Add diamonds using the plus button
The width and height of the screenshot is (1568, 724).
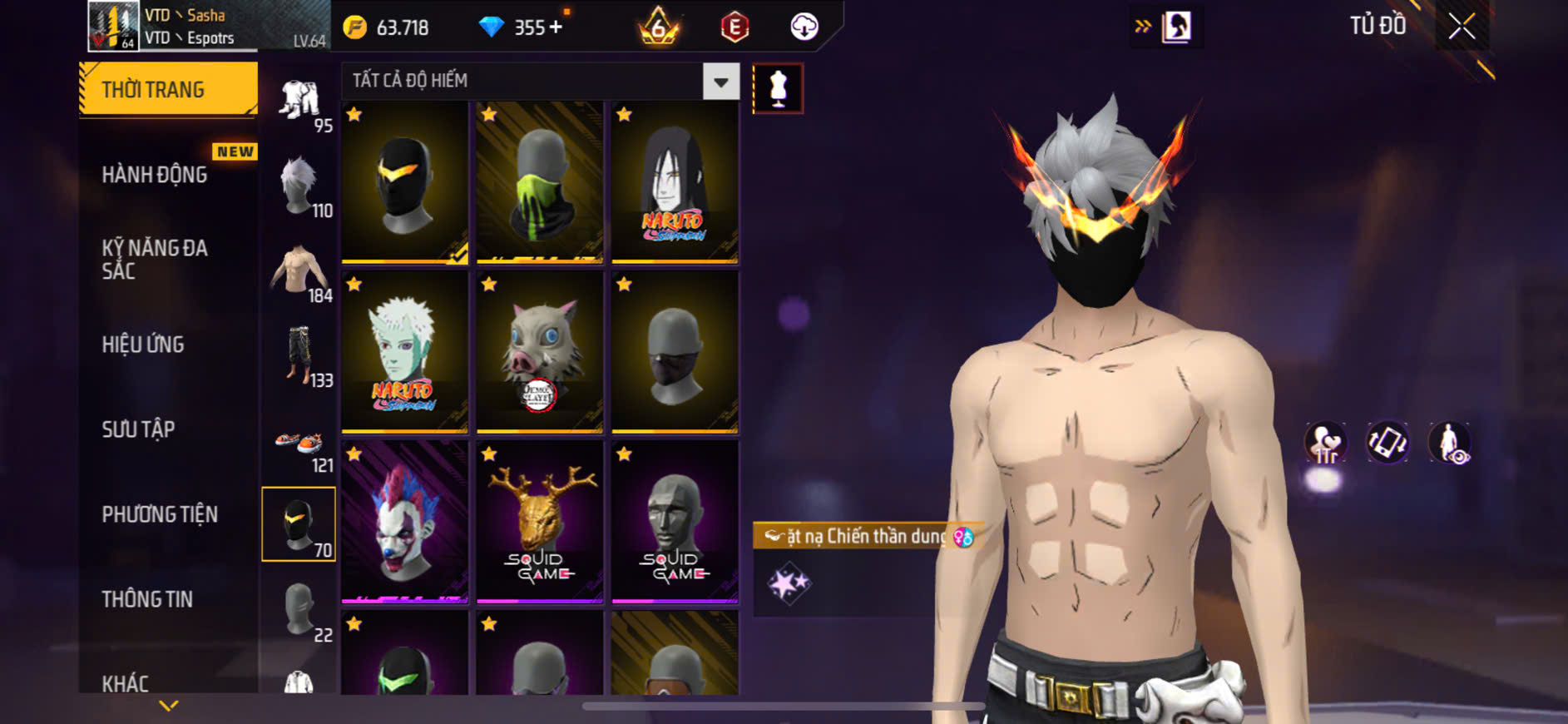pos(556,27)
